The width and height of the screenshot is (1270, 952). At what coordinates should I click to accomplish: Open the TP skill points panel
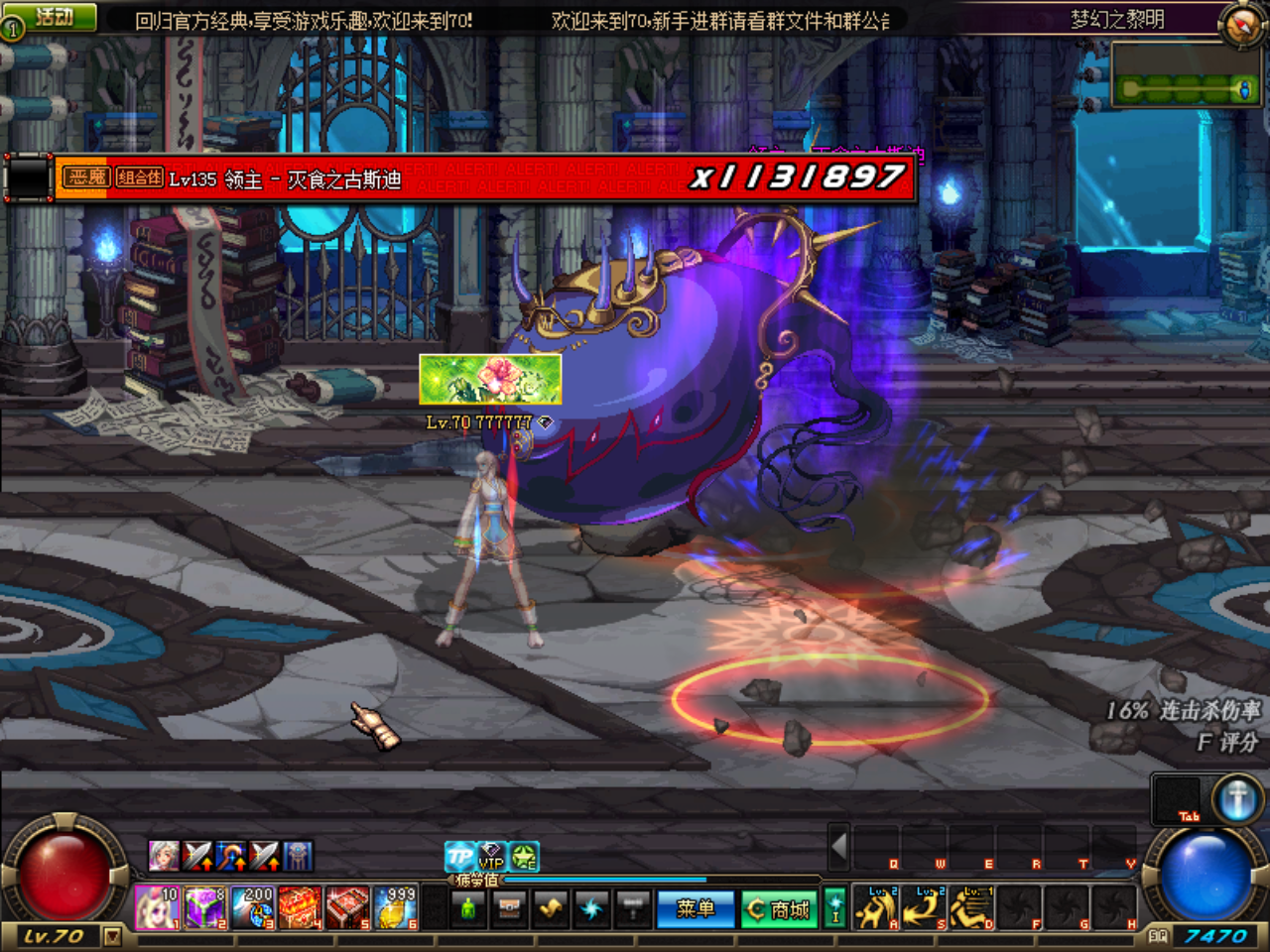(458, 857)
